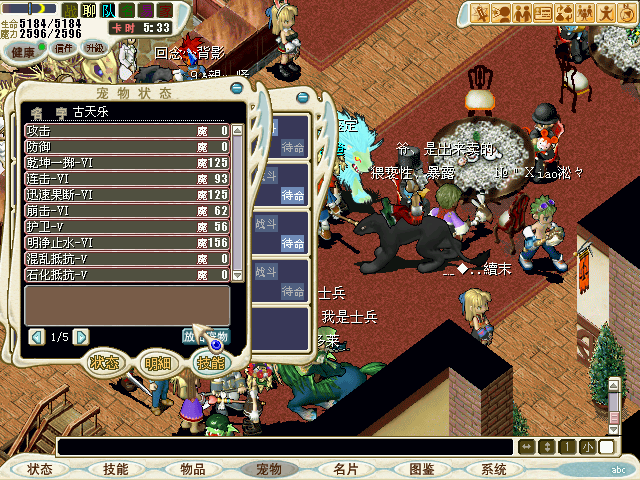Image resolution: width=640 pixels, height=480 pixels.
Task: Open the 信件 mail button
Action: click(64, 47)
